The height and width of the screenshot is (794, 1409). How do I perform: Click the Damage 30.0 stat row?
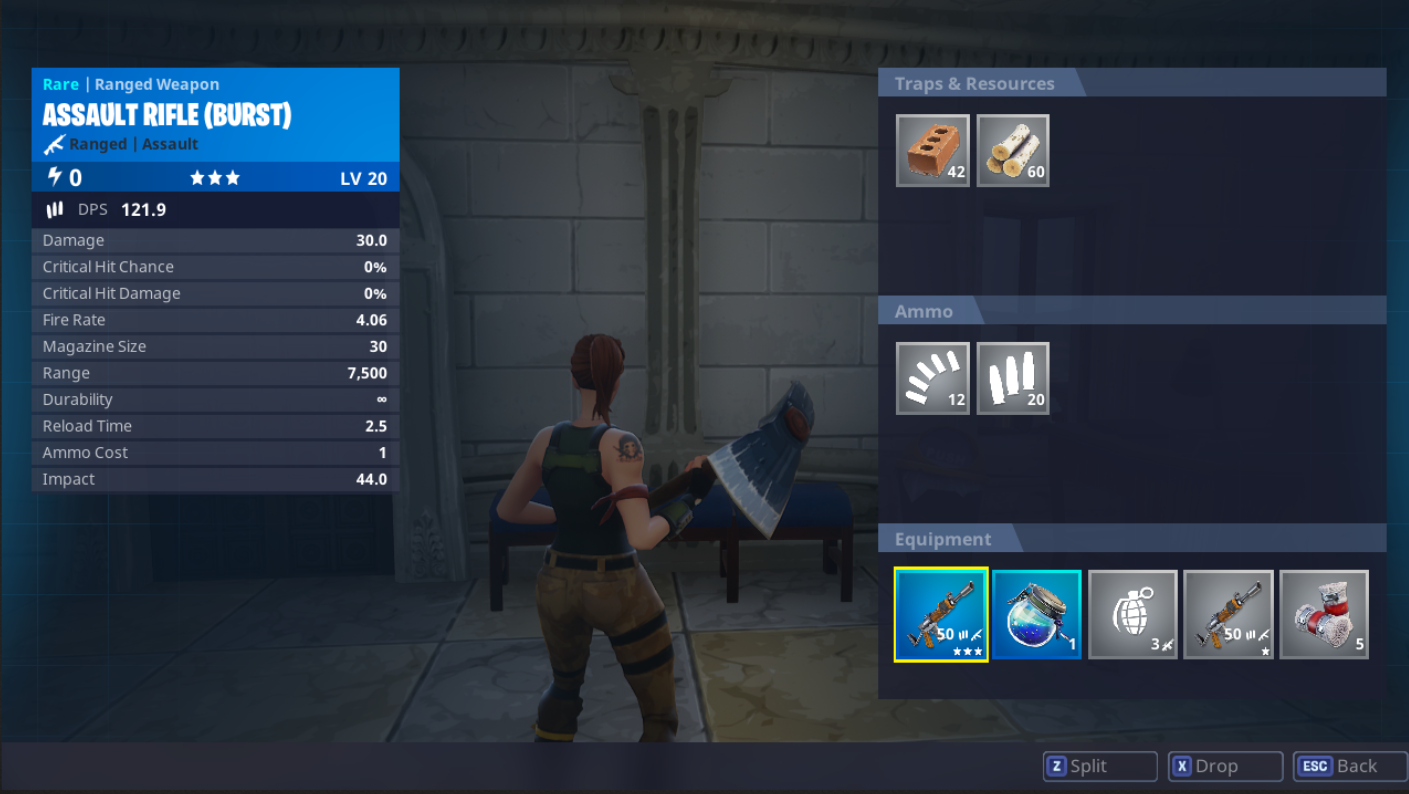pyautogui.click(x=215, y=240)
